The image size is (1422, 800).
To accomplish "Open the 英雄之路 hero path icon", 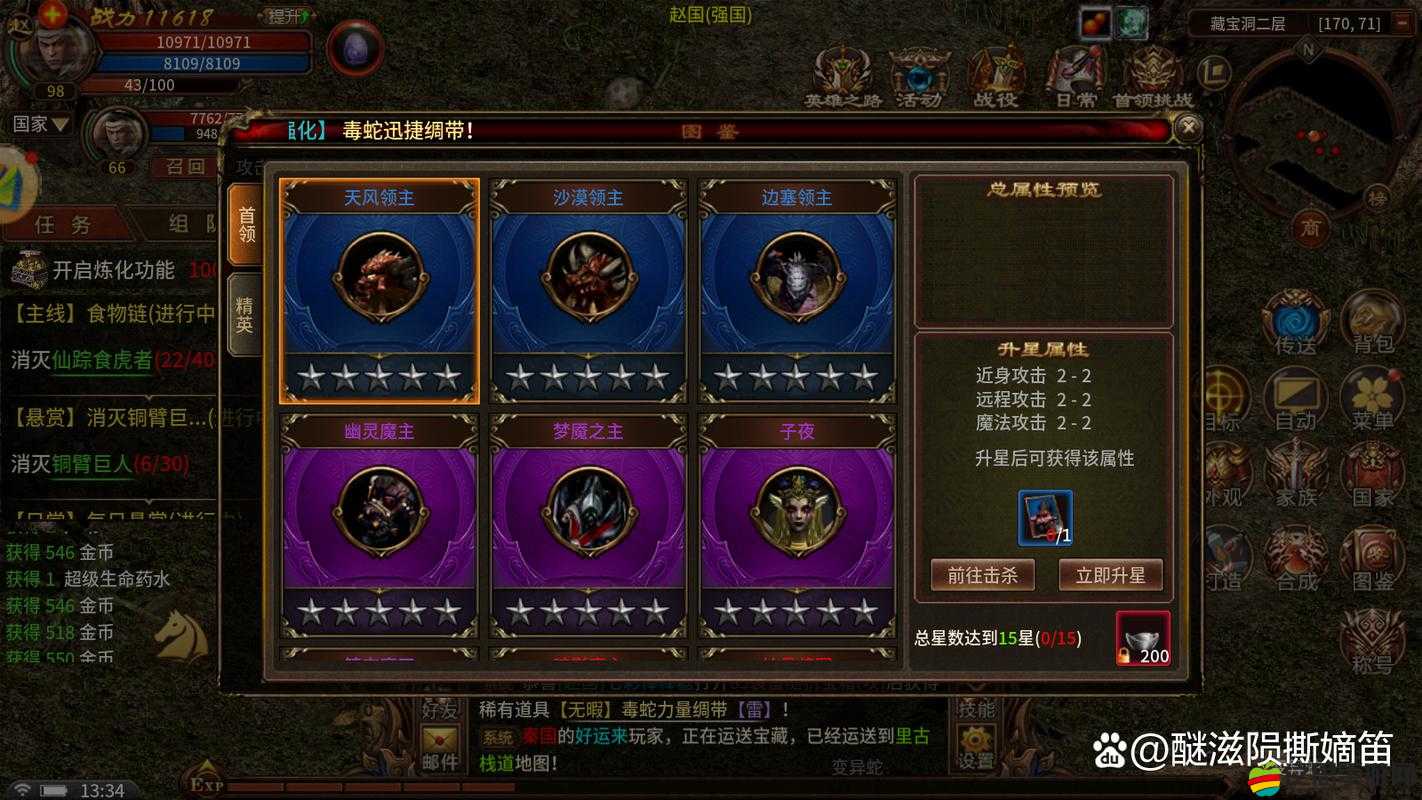I will [x=840, y=75].
